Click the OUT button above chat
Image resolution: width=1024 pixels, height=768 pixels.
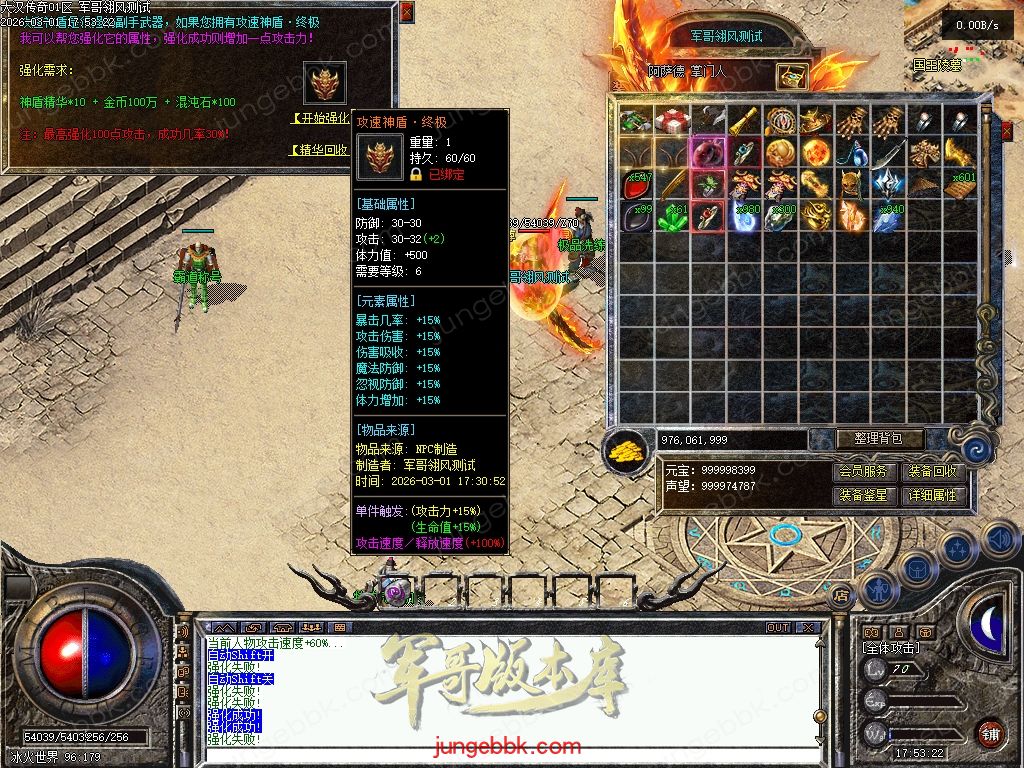[x=778, y=628]
